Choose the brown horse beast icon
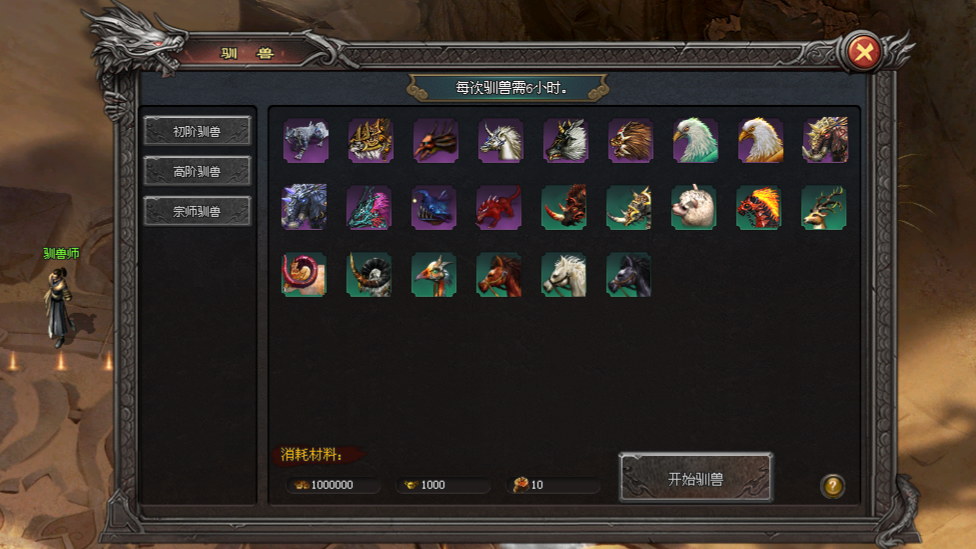This screenshot has width=976, height=549. tap(499, 274)
